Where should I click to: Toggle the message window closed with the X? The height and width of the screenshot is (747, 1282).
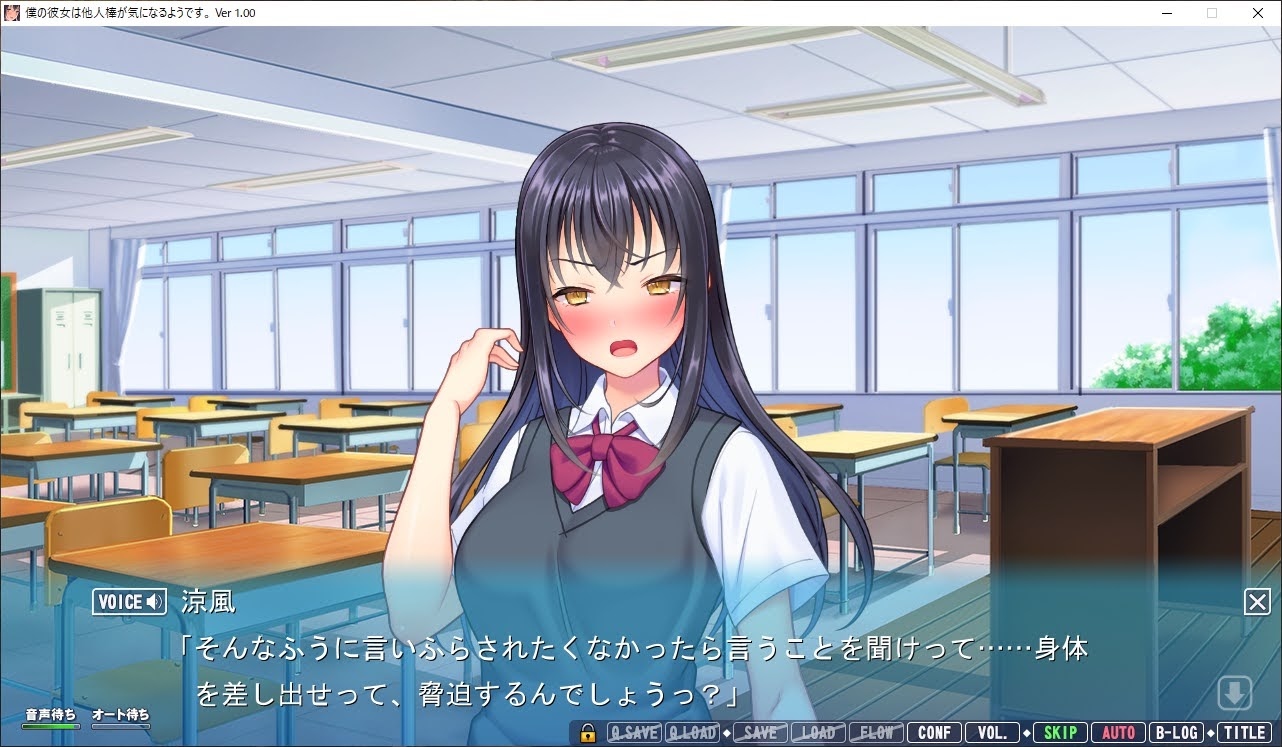(1256, 601)
